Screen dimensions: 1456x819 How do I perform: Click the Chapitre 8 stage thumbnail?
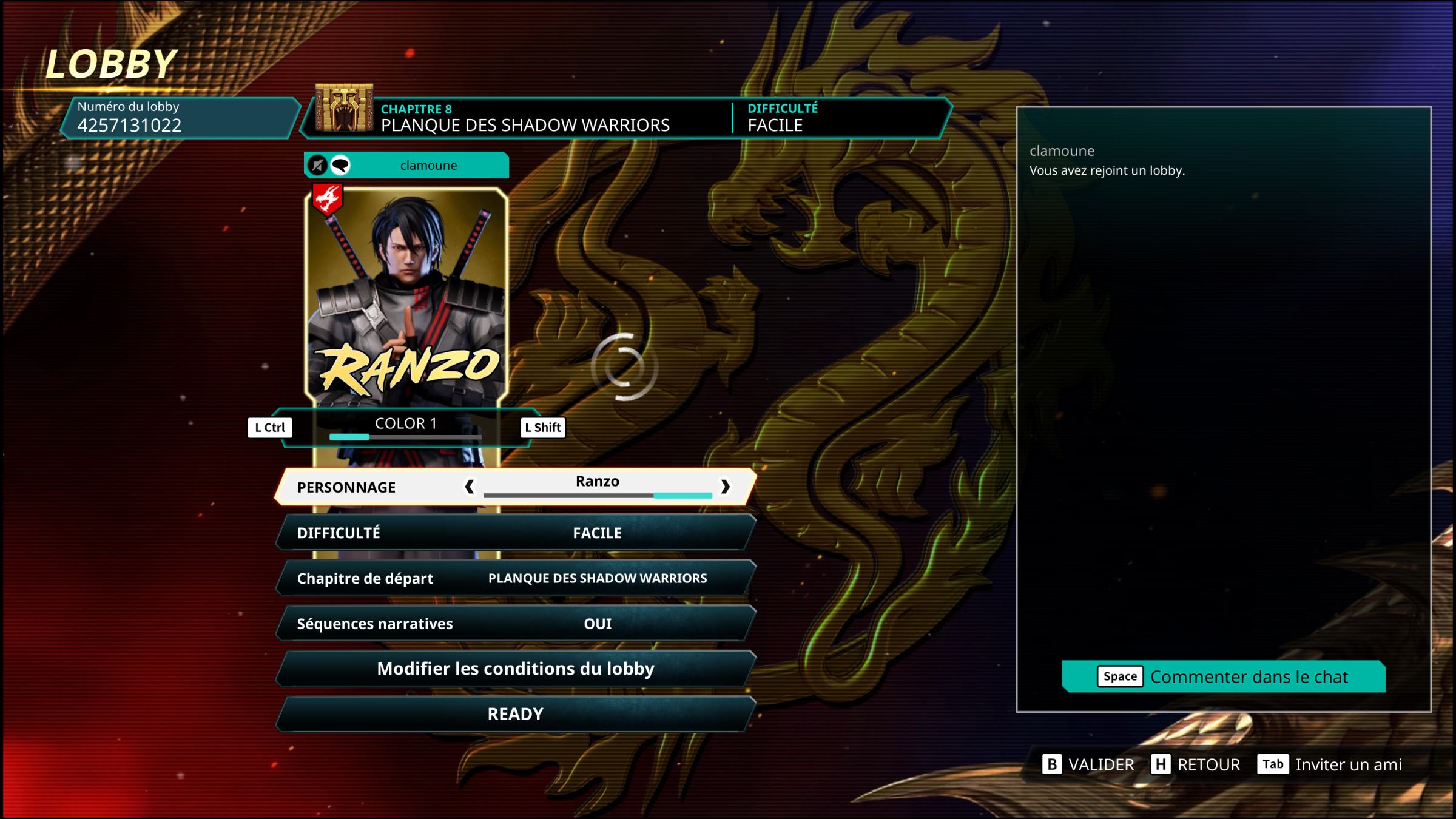click(x=344, y=108)
